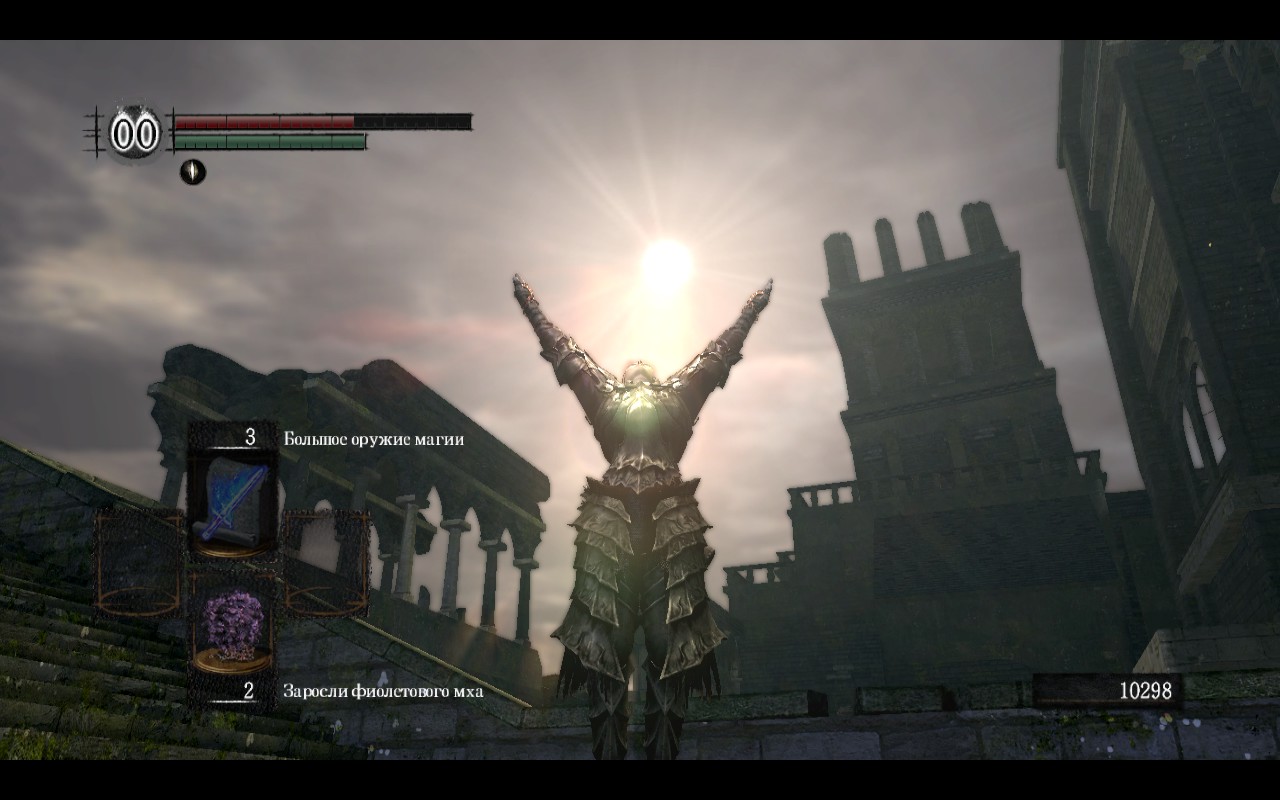Use the Purple Moss Clump item slot
The width and height of the screenshot is (1280, 800).
(232, 626)
